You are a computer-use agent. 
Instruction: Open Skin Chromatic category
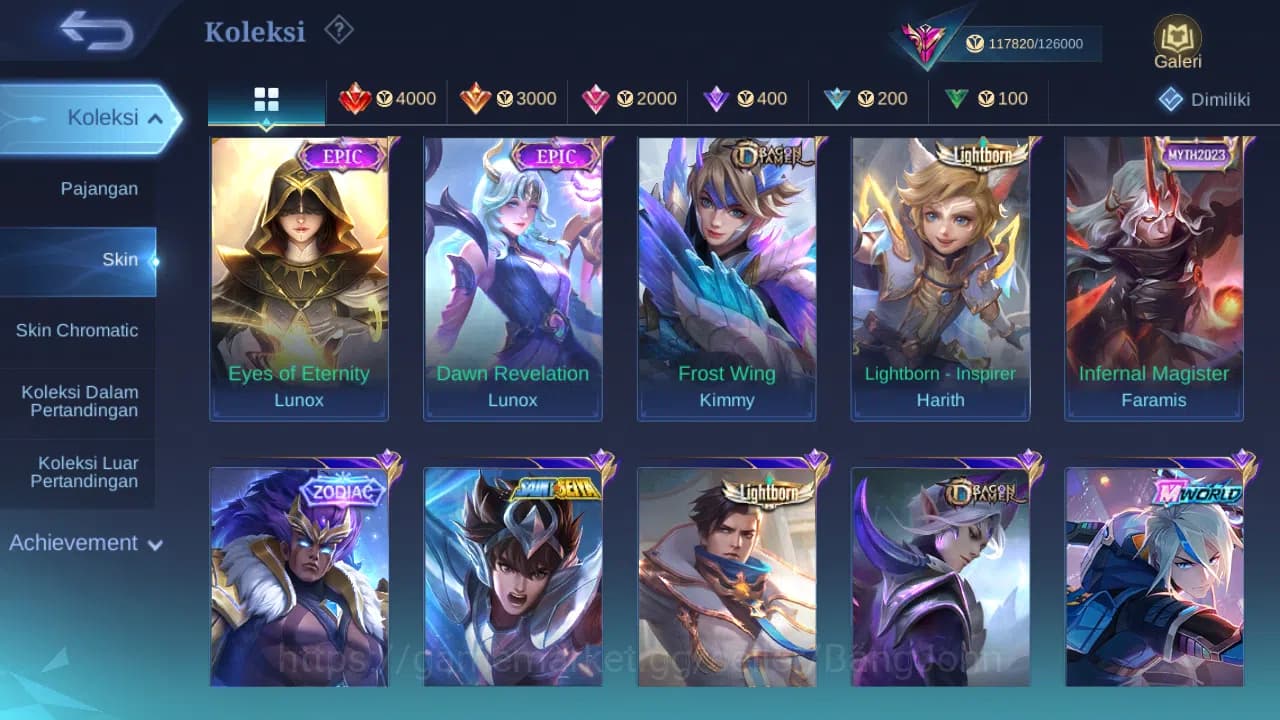pyautogui.click(x=78, y=330)
